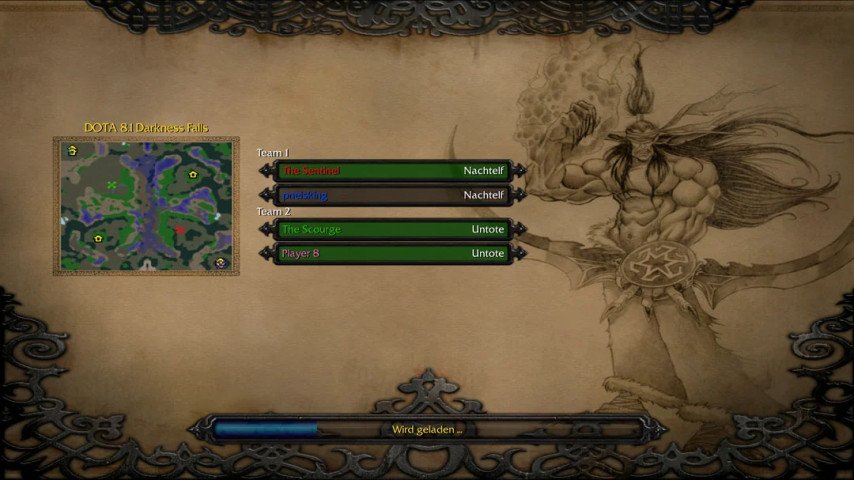Select The Scourge player row

pyautogui.click(x=392, y=229)
